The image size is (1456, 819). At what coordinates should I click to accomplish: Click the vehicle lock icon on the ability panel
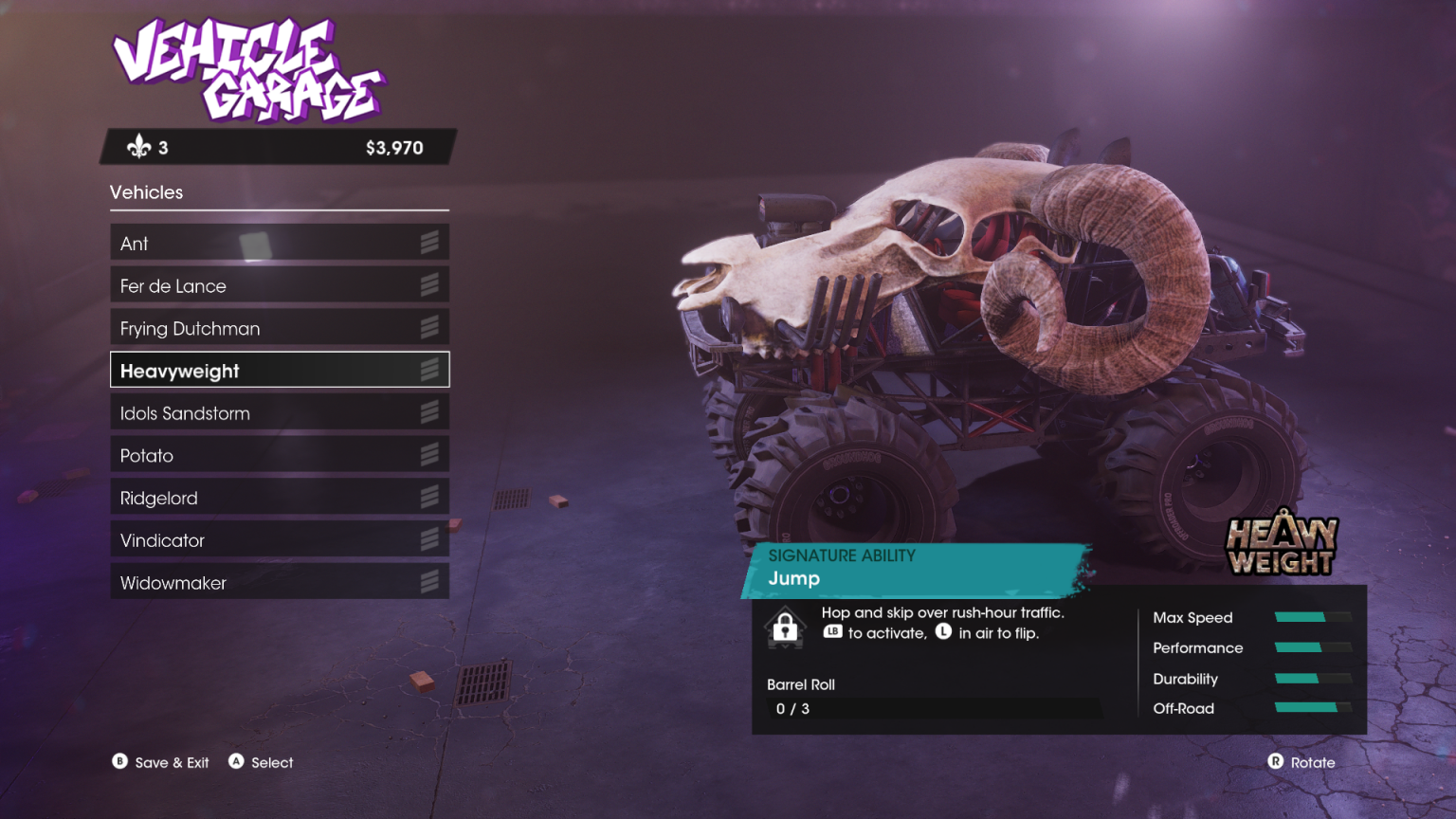pos(786,627)
